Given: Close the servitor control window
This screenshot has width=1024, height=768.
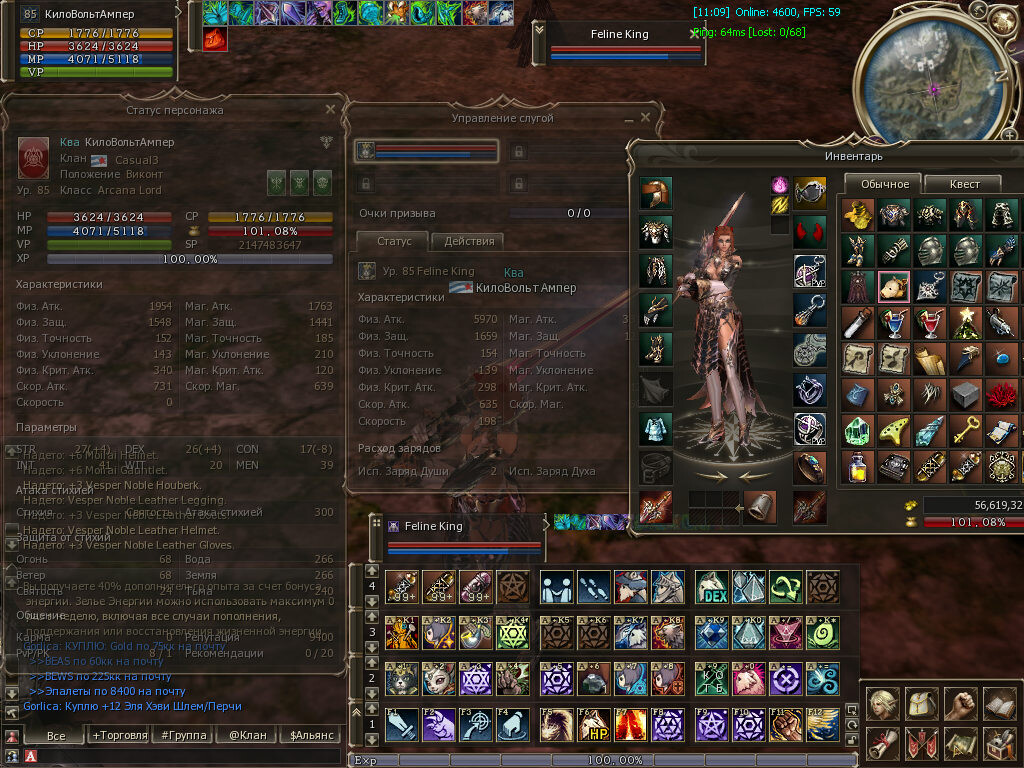Looking at the screenshot, I should click(645, 118).
